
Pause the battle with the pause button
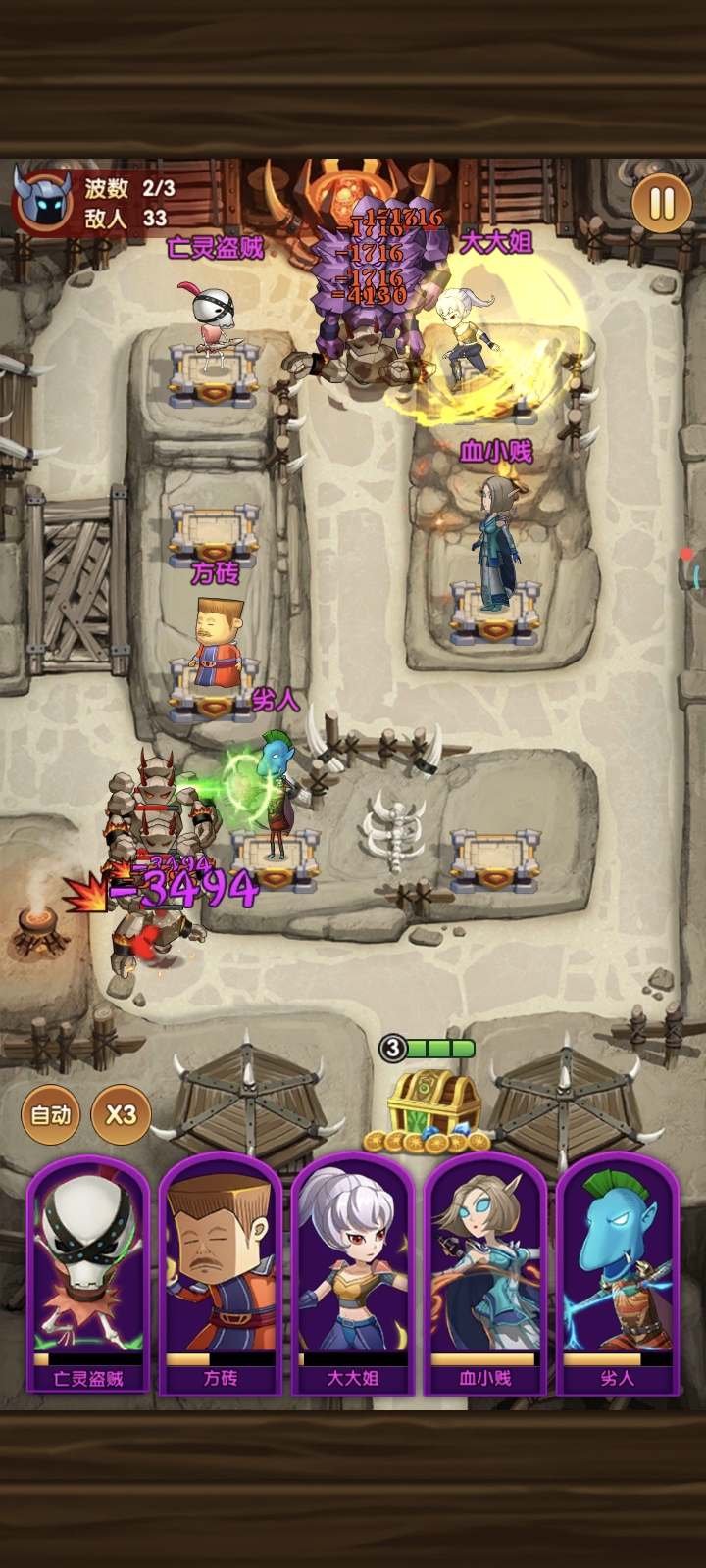[x=662, y=204]
